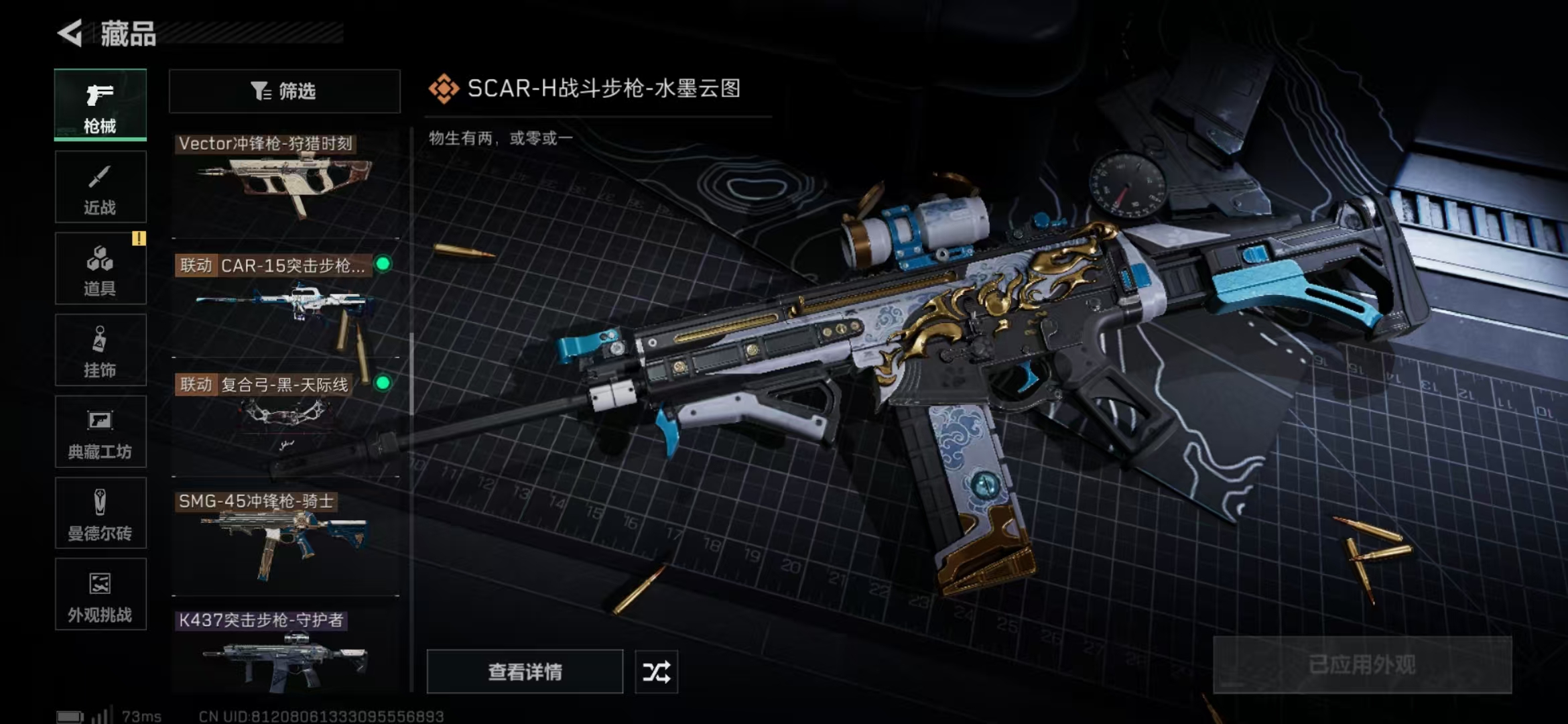Open the 曼德尔砖 section icon
Image resolution: width=1568 pixels, height=724 pixels.
coord(99,501)
